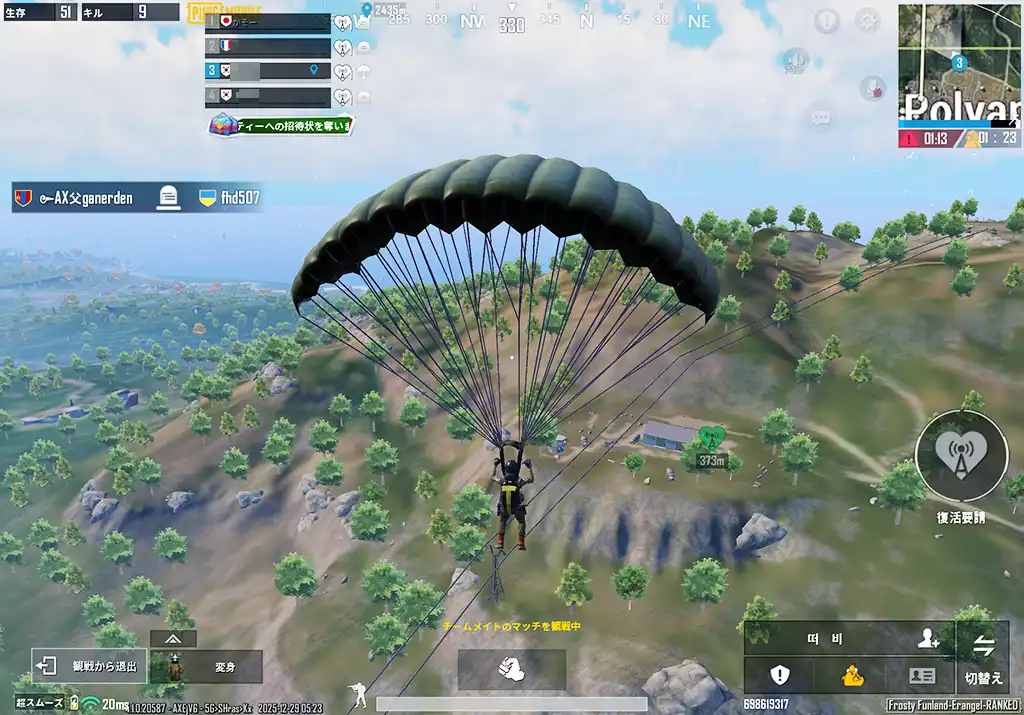1024x715 pixels.
Task: Add the spectated player as friend
Action: coord(928,638)
